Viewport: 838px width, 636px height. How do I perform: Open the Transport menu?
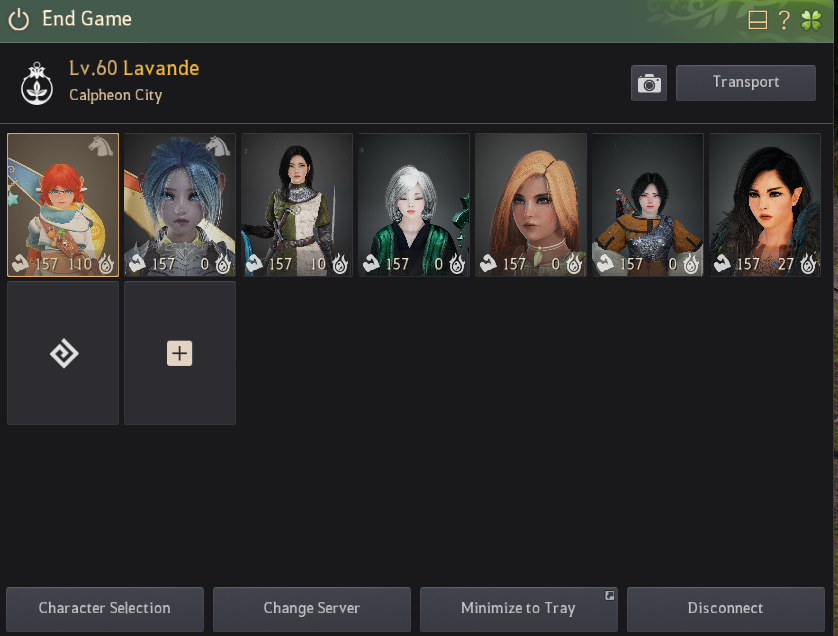click(745, 82)
